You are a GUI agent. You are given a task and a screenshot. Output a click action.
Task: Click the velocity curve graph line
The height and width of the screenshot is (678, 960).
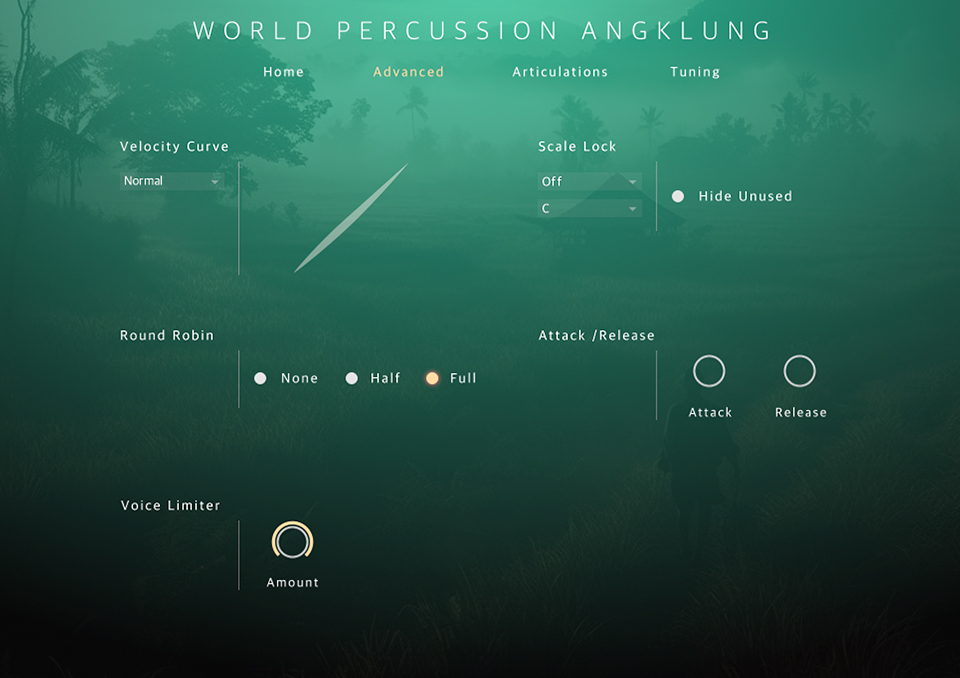point(350,219)
